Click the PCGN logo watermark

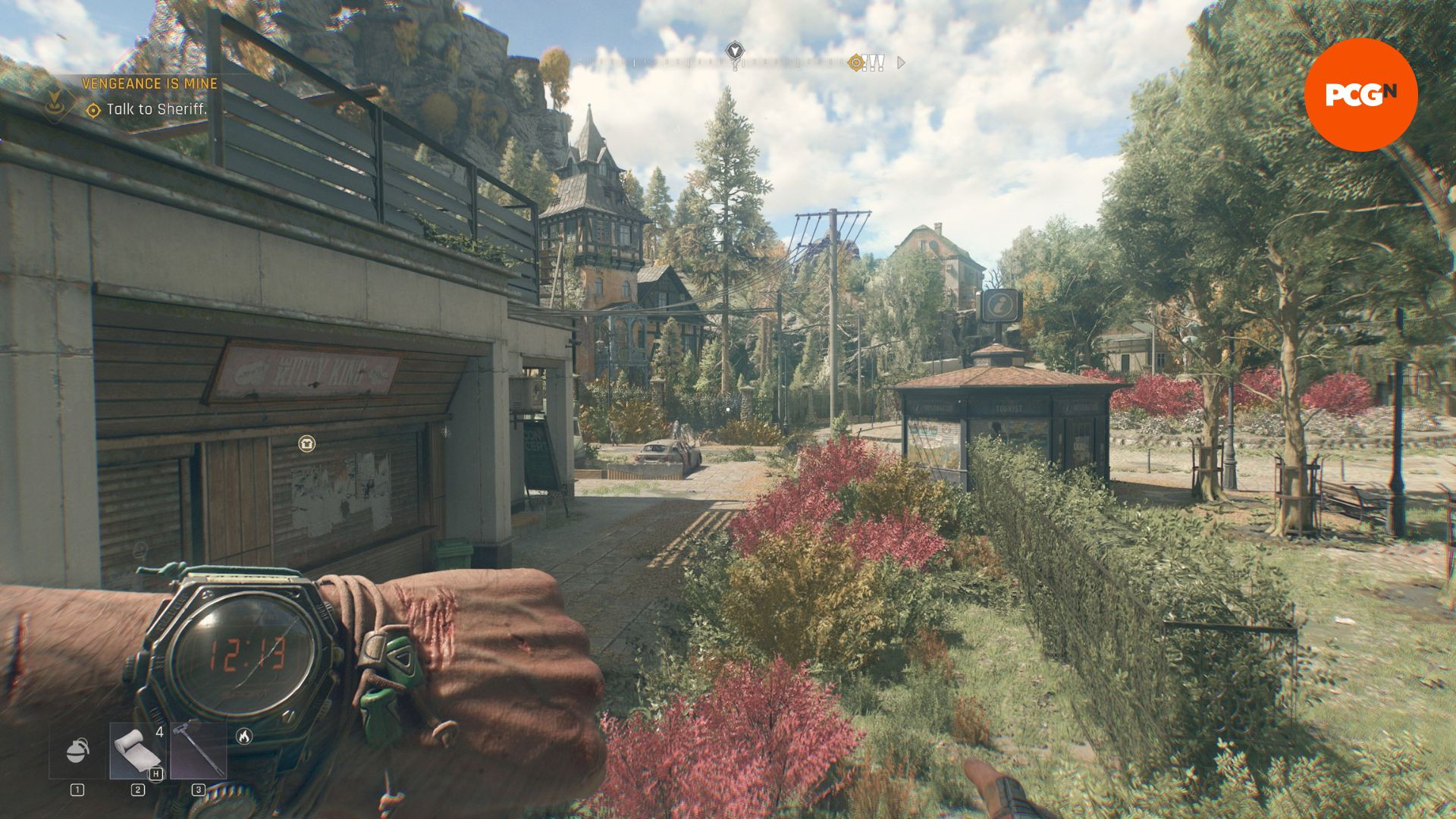(1360, 94)
